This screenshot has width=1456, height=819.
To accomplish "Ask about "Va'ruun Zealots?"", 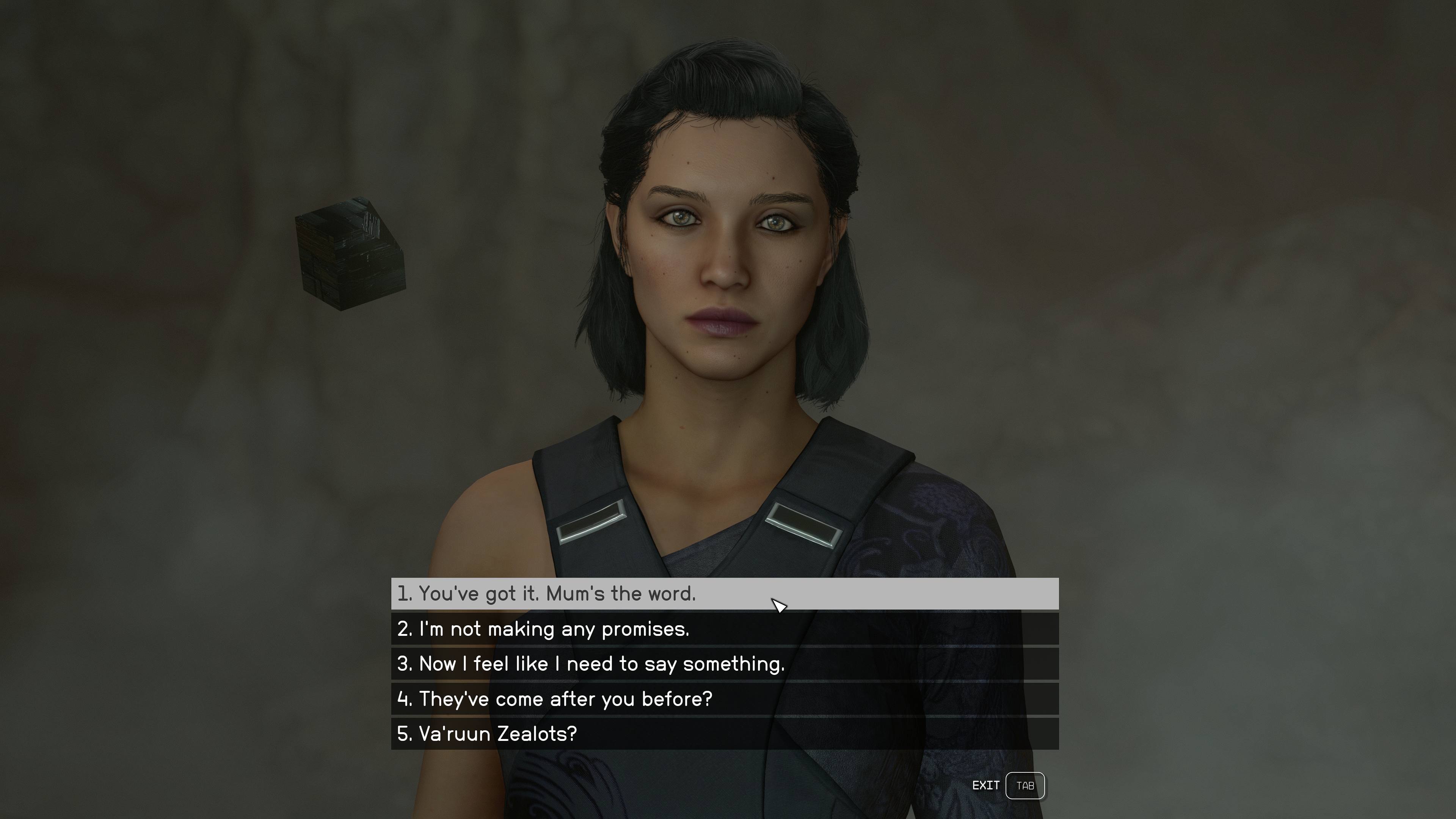I will 724,734.
